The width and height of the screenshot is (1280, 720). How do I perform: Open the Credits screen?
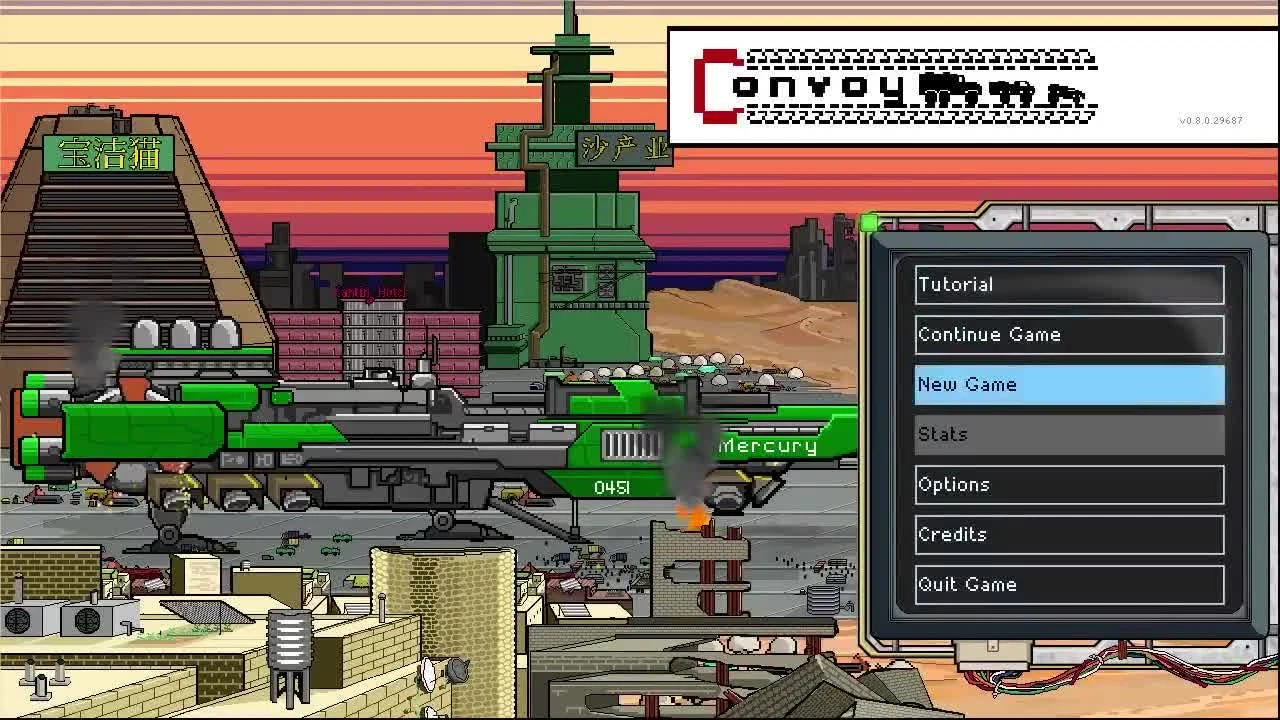[1068, 534]
